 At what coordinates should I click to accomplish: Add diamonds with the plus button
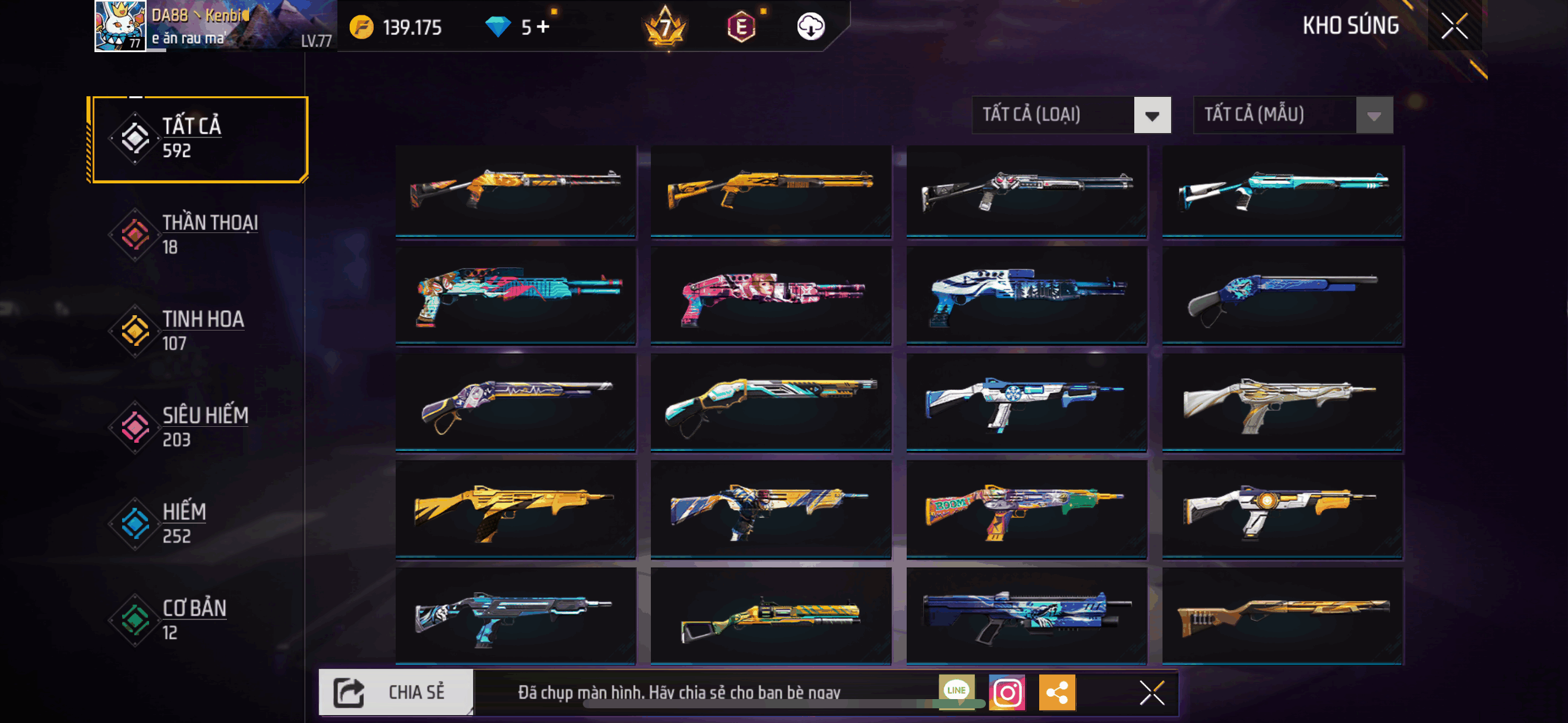(x=543, y=26)
